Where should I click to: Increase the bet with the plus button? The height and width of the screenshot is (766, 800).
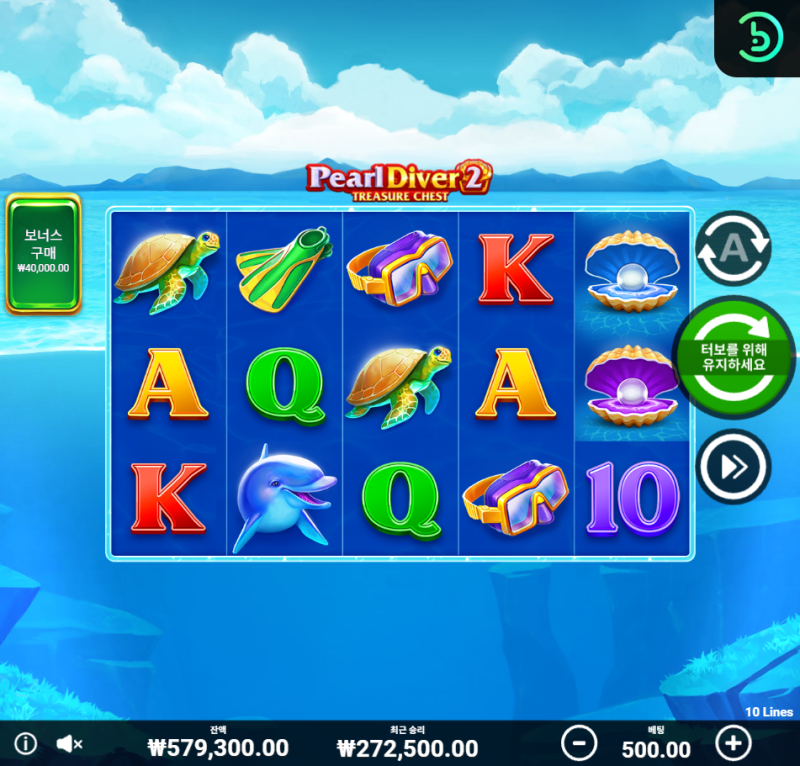(x=733, y=743)
